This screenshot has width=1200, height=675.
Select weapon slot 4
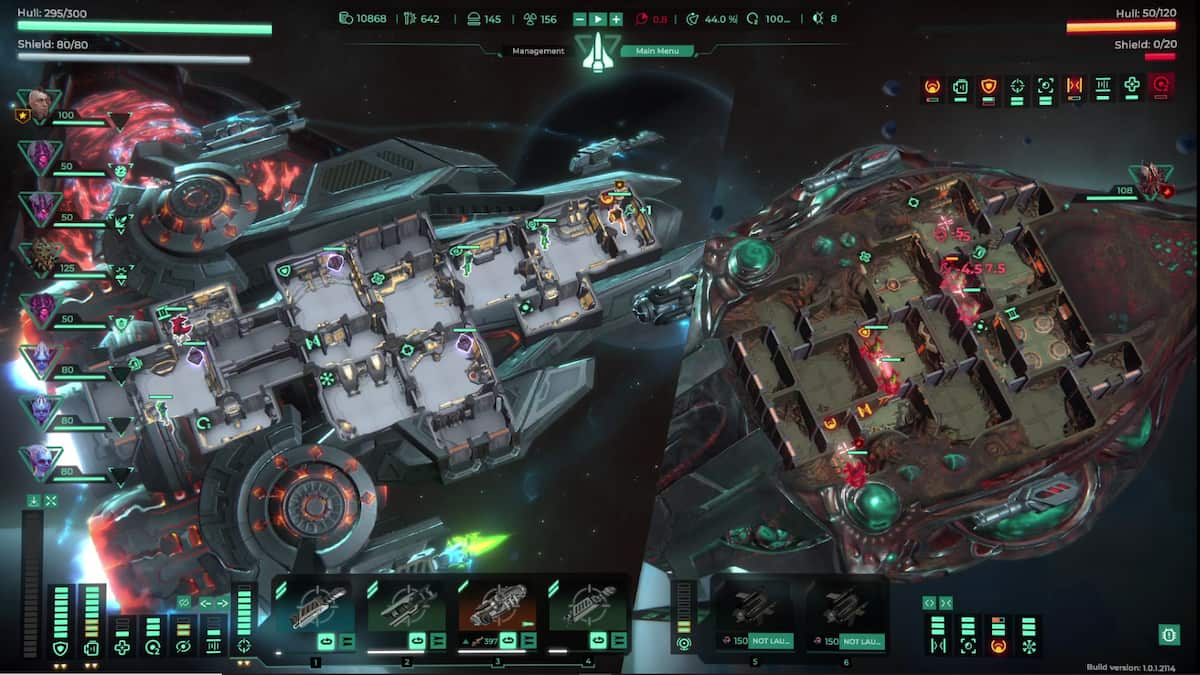point(588,607)
